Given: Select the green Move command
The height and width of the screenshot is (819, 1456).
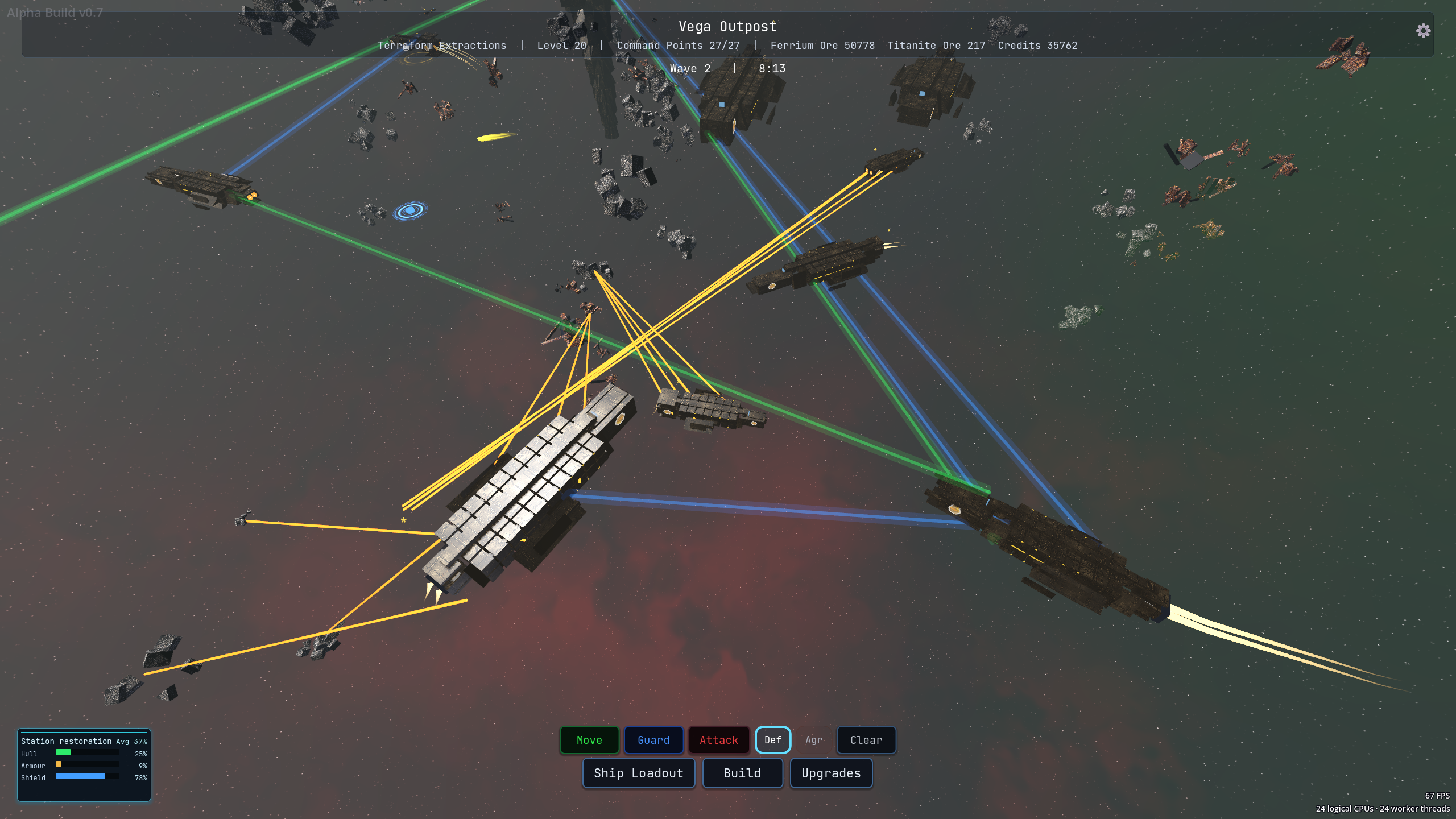Looking at the screenshot, I should [589, 740].
